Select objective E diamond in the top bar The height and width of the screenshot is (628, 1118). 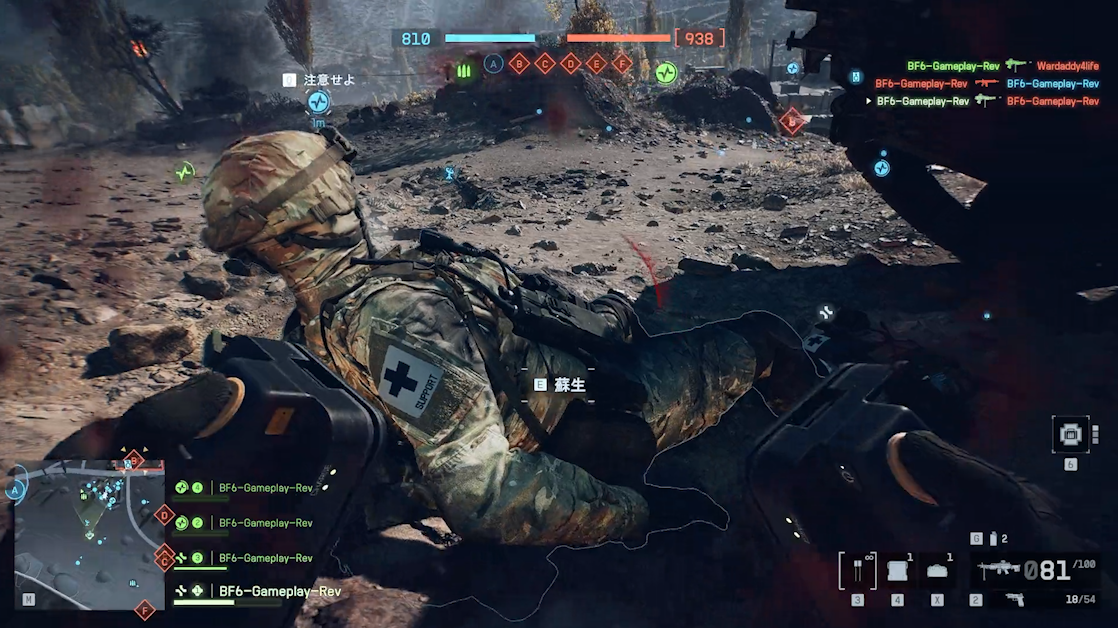click(597, 64)
